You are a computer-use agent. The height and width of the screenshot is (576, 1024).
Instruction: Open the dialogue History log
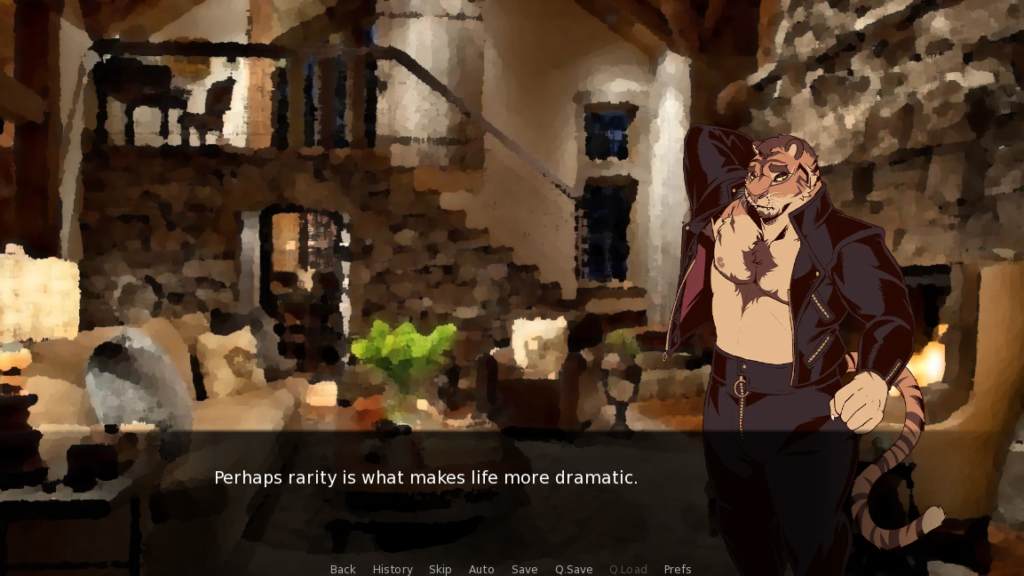pos(392,569)
